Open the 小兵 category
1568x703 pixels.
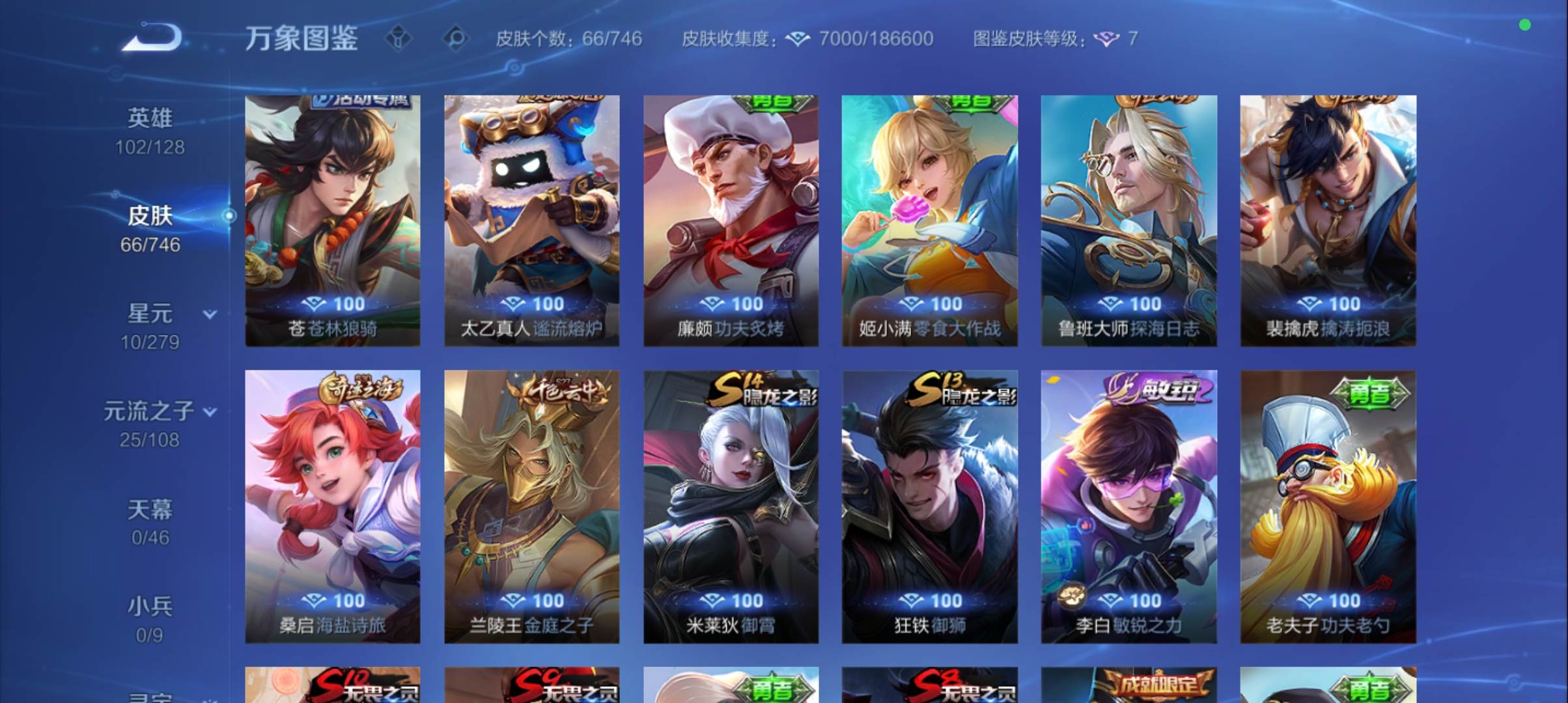click(x=149, y=605)
